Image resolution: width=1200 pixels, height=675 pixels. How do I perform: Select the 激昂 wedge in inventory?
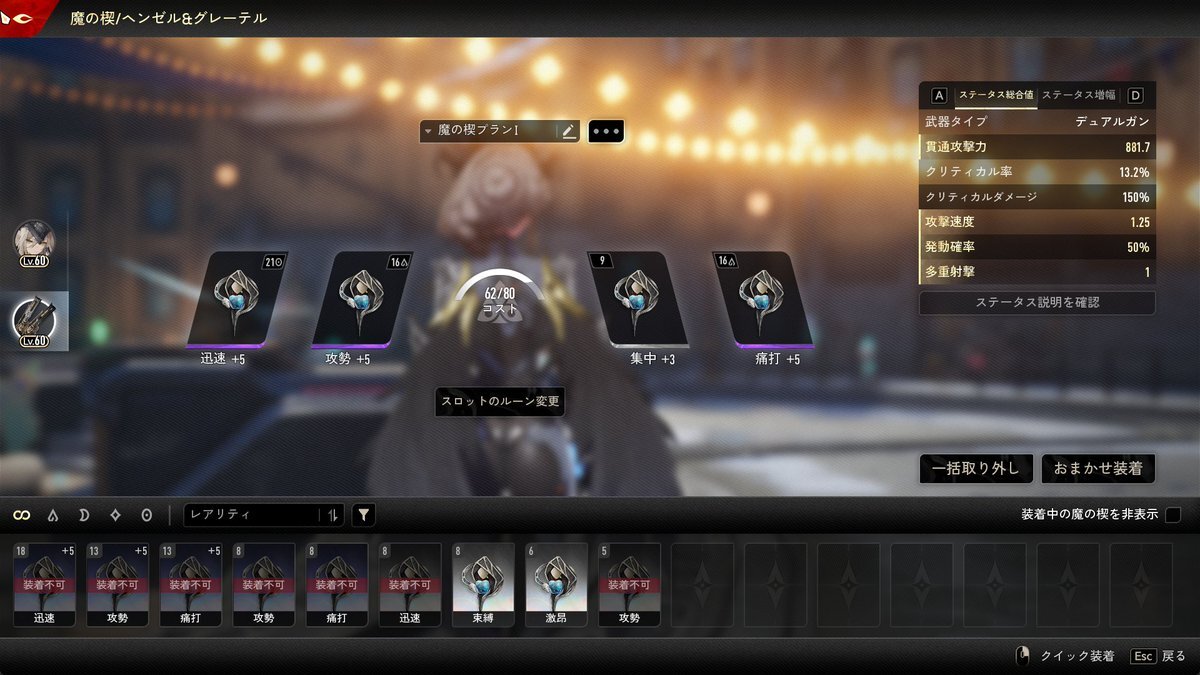(556, 584)
